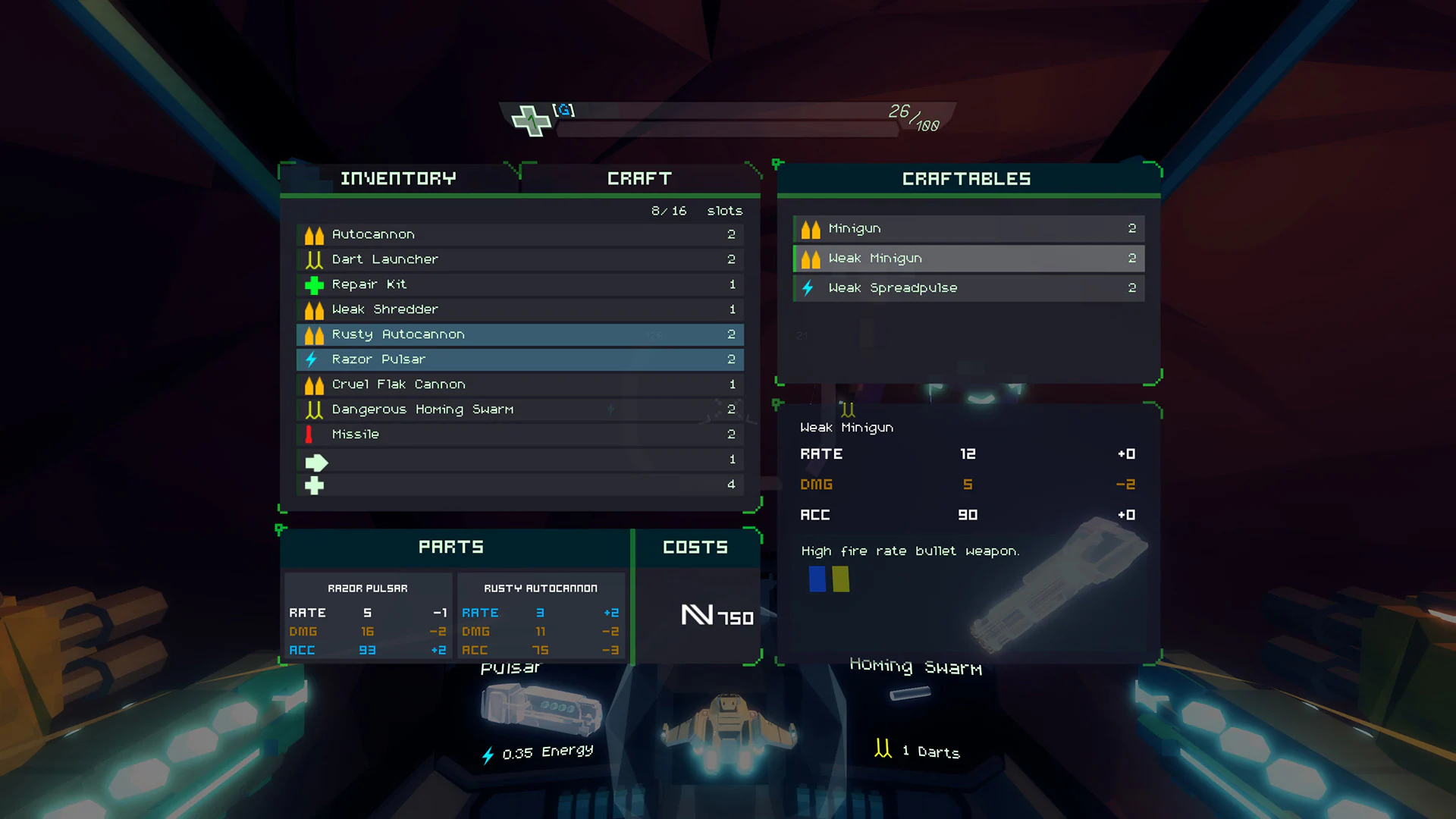Switch to the Craft tab
The image size is (1456, 819).
coord(639,178)
